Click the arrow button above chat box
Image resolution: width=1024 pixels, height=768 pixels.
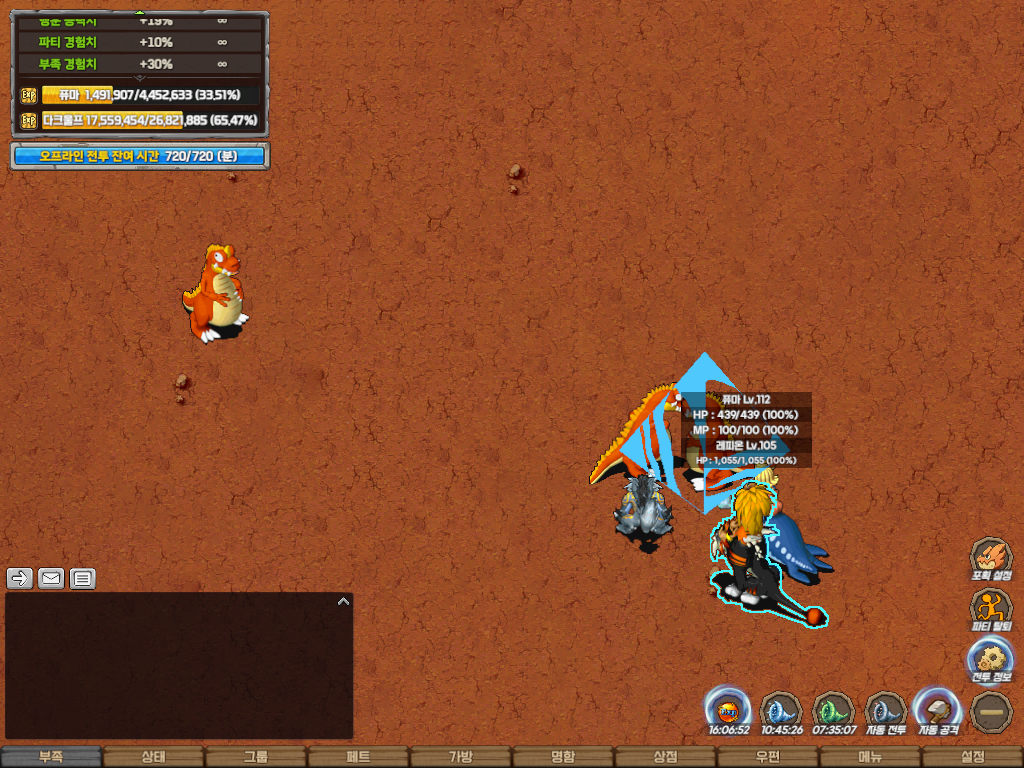click(20, 578)
